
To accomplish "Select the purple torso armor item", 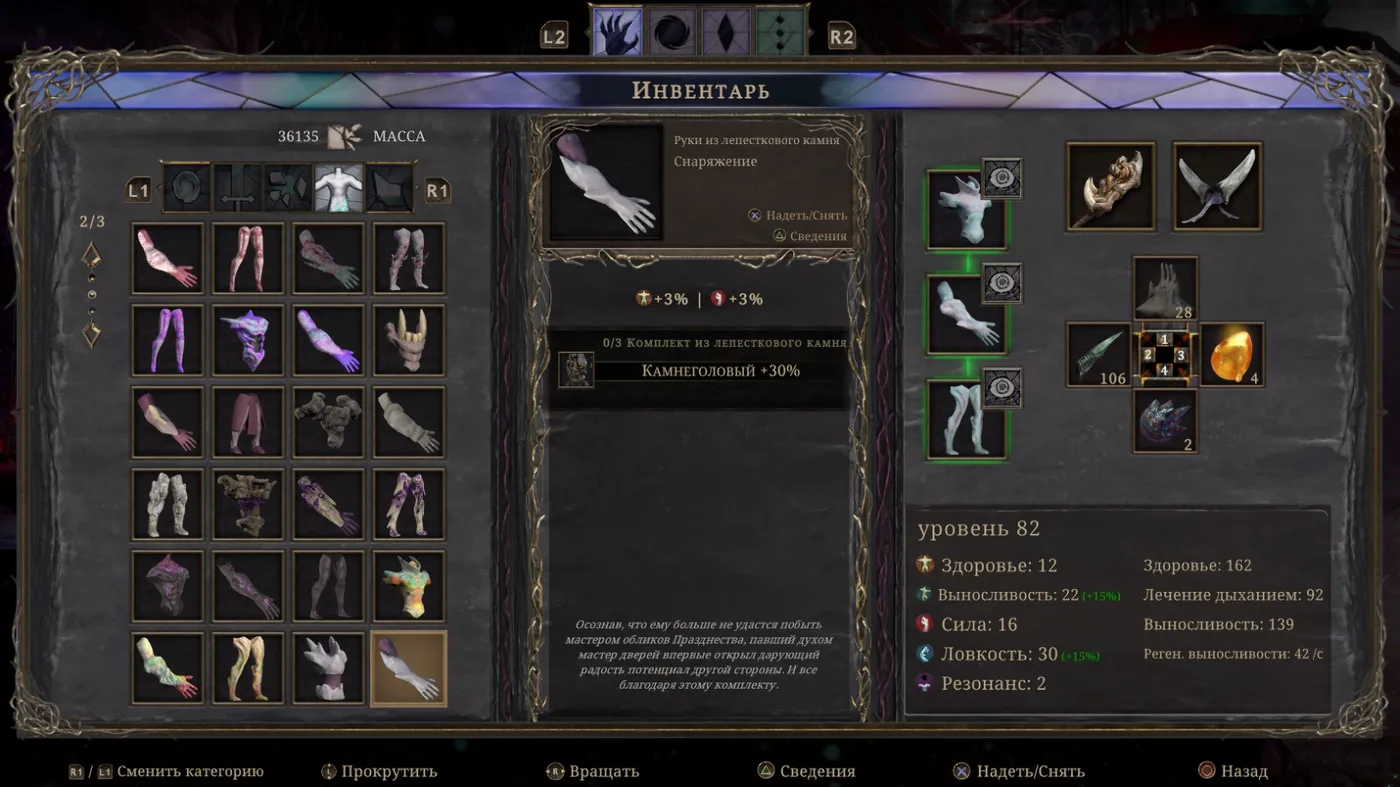I will (x=248, y=340).
